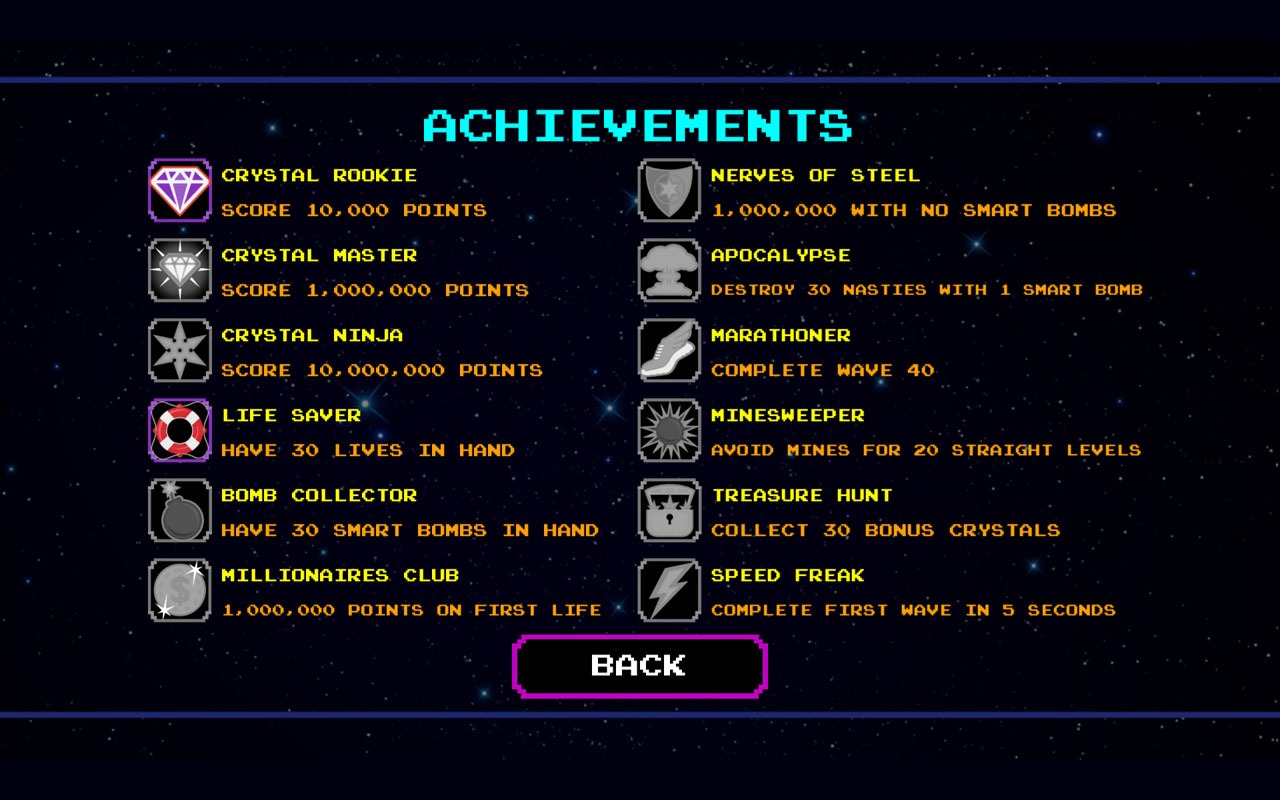Click the Life Saver ring buoy icon
Viewport: 1280px width, 800px height.
pyautogui.click(x=179, y=430)
